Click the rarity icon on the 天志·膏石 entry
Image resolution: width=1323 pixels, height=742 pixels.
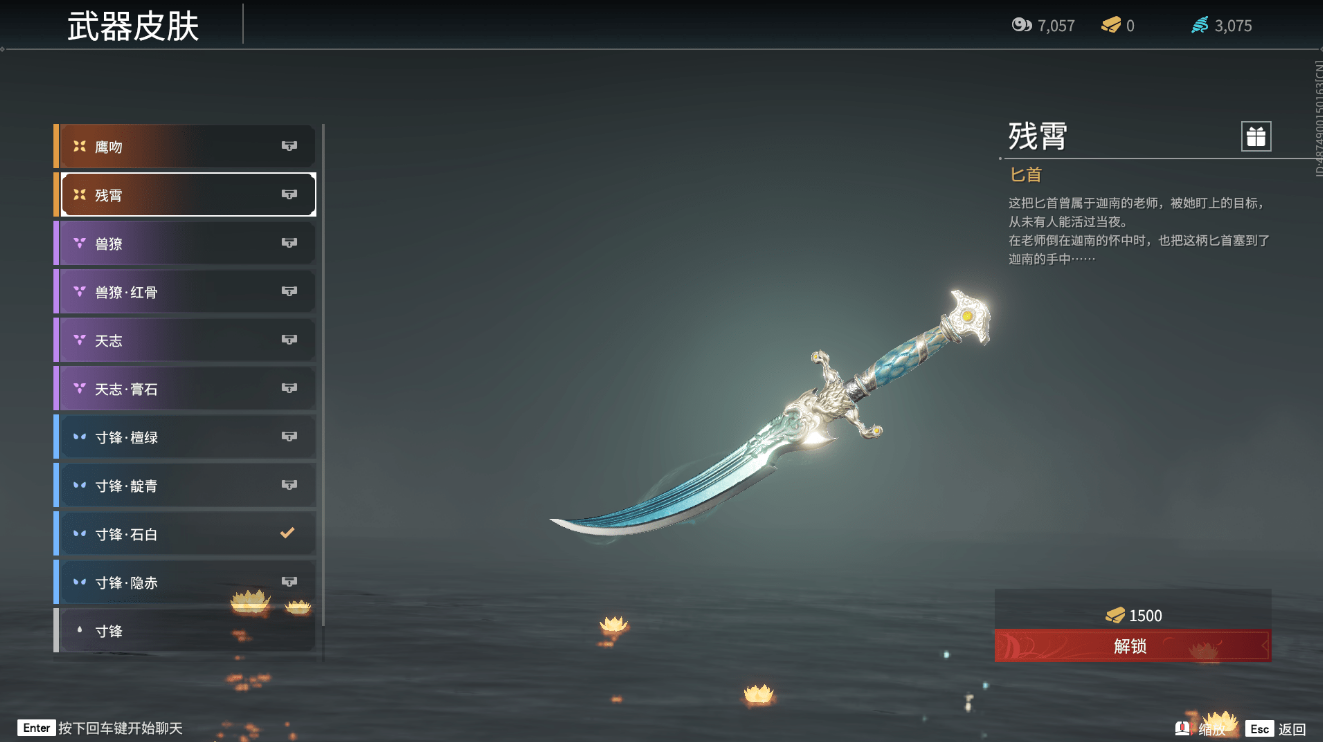click(79, 388)
